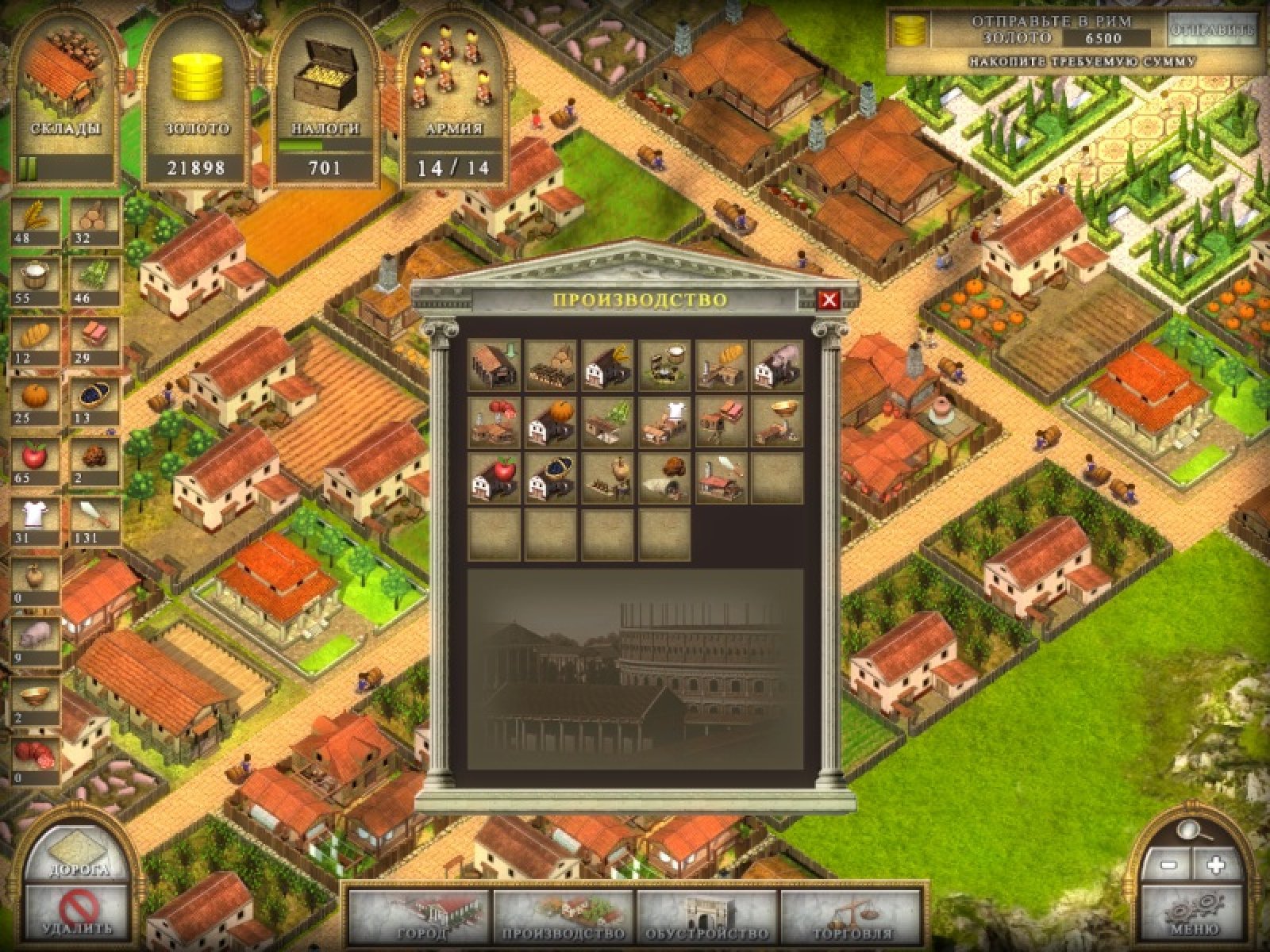The height and width of the screenshot is (952, 1270).
Task: Select the wheat farm building
Action: pos(608,365)
